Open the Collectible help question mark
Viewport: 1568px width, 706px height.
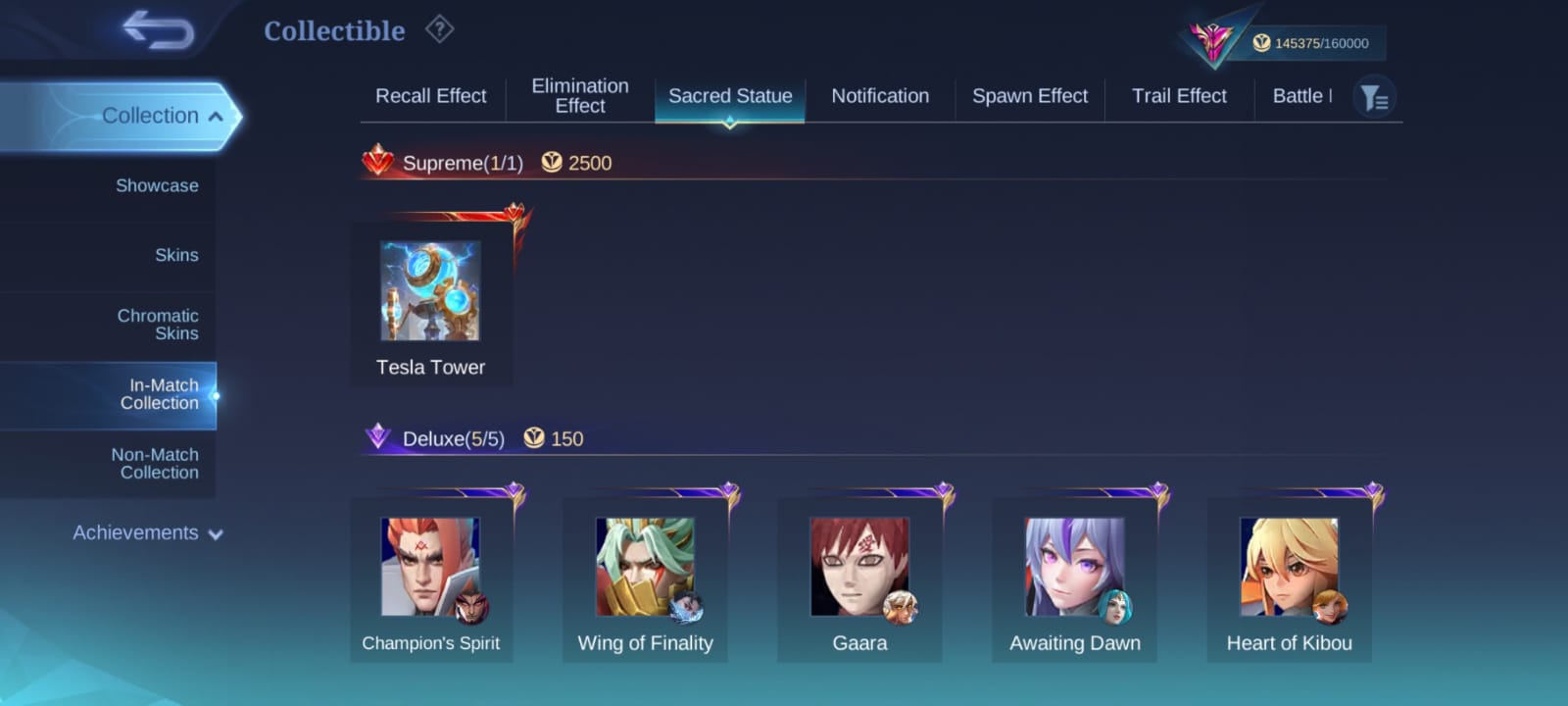tap(439, 30)
